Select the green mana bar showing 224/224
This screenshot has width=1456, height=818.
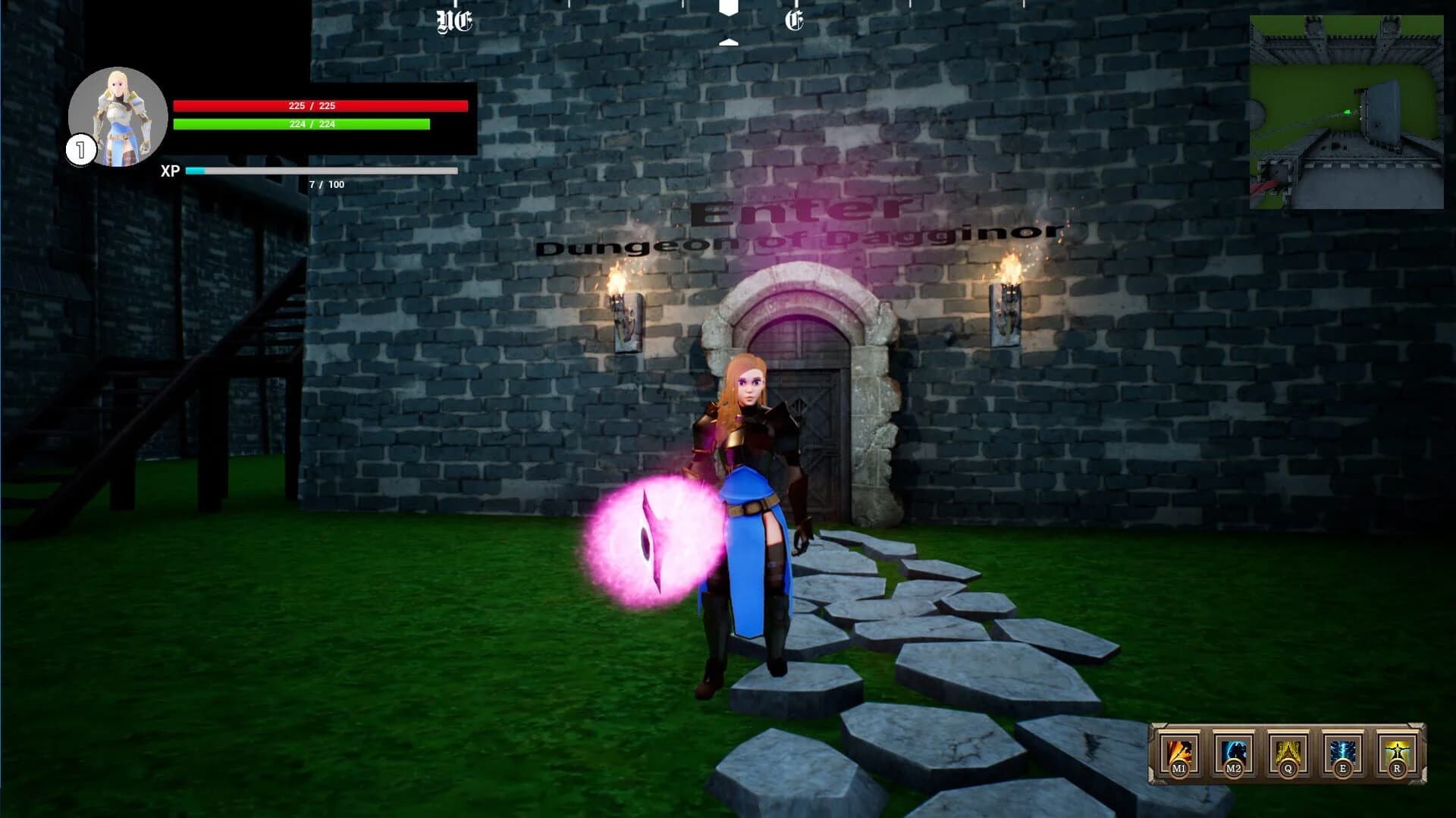click(301, 124)
